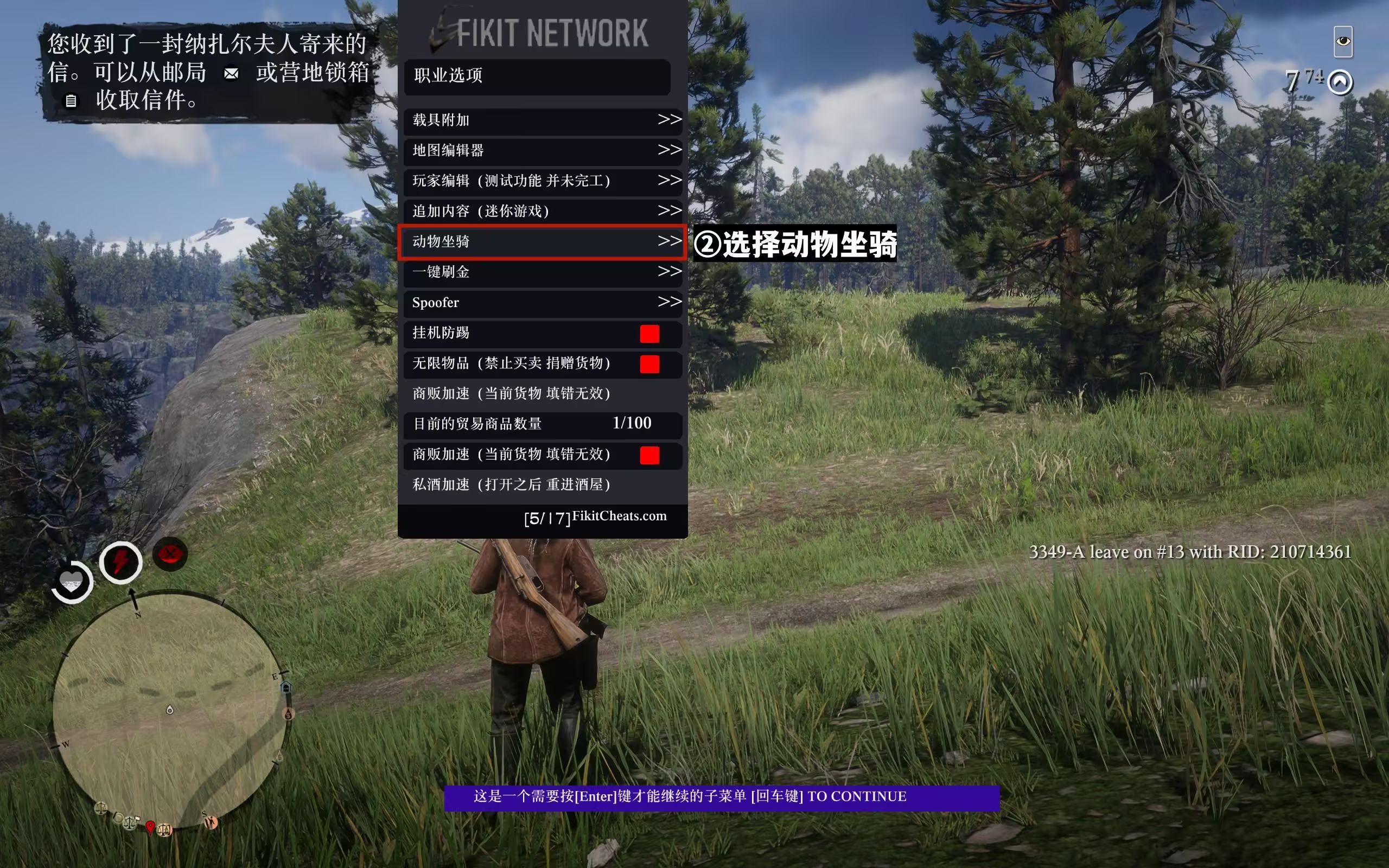Open the 一键刷金 submenu
This screenshot has height=868, width=1389.
pyautogui.click(x=542, y=272)
